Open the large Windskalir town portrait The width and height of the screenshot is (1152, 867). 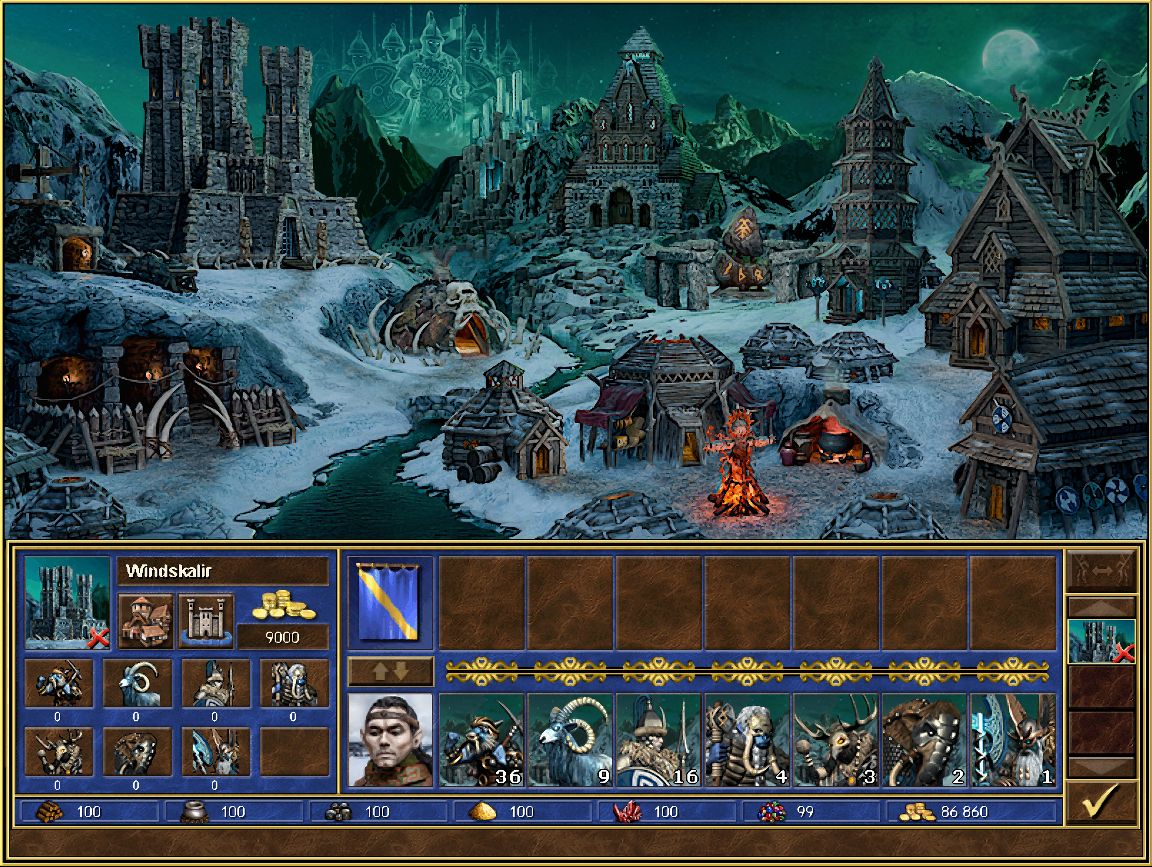point(68,600)
